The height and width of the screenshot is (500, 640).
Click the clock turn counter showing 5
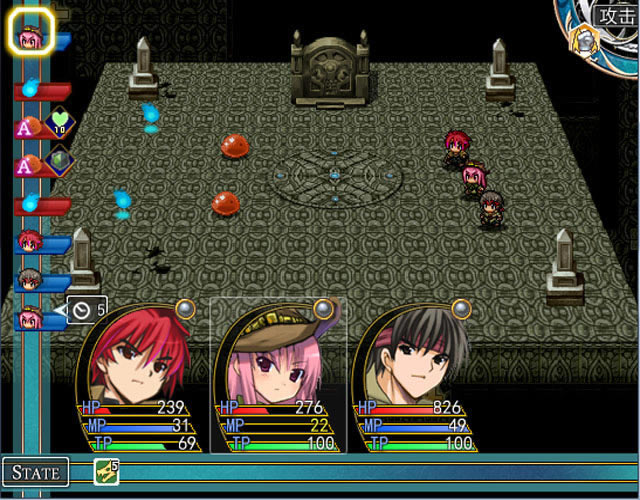tap(84, 310)
